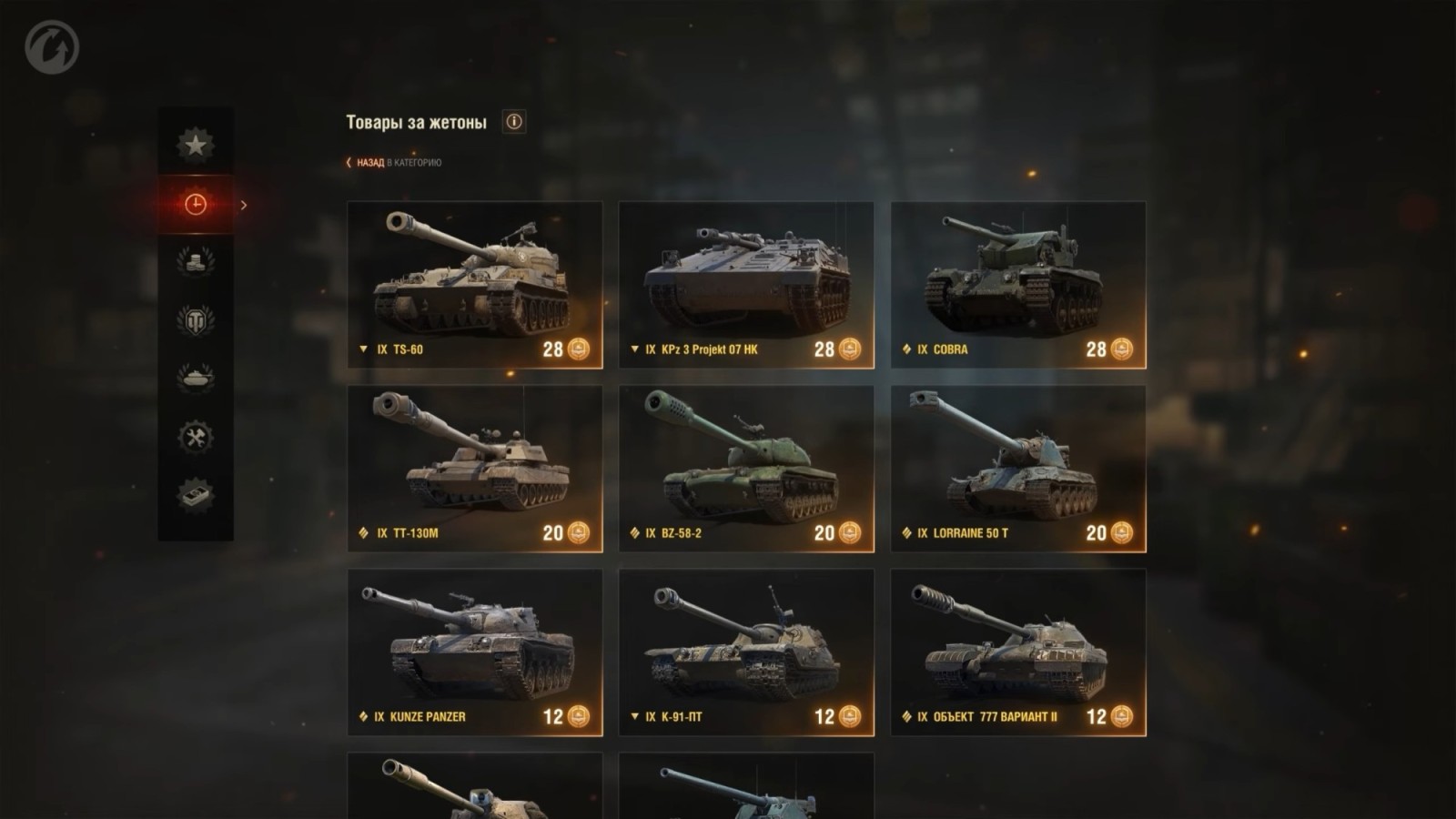Open the info button beside Товары за жетоны
Image resolution: width=1456 pixels, height=819 pixels.
[514, 121]
